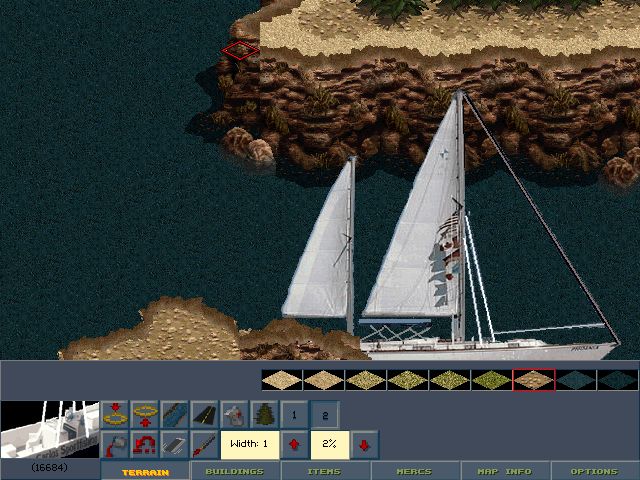Open the Options tab
Viewport: 640px width, 480px height.
pyautogui.click(x=594, y=471)
